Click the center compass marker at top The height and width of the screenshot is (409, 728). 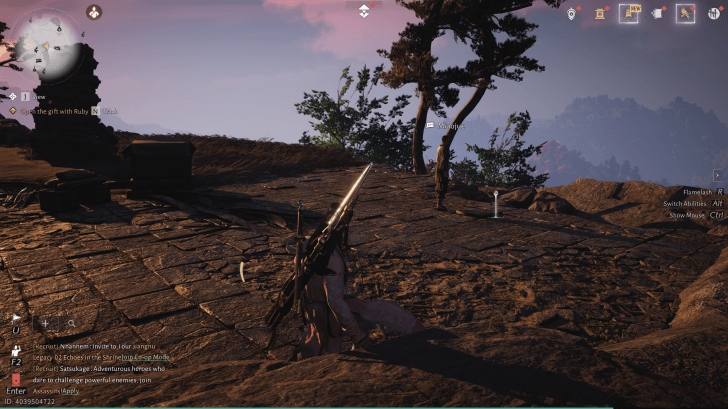click(x=364, y=10)
